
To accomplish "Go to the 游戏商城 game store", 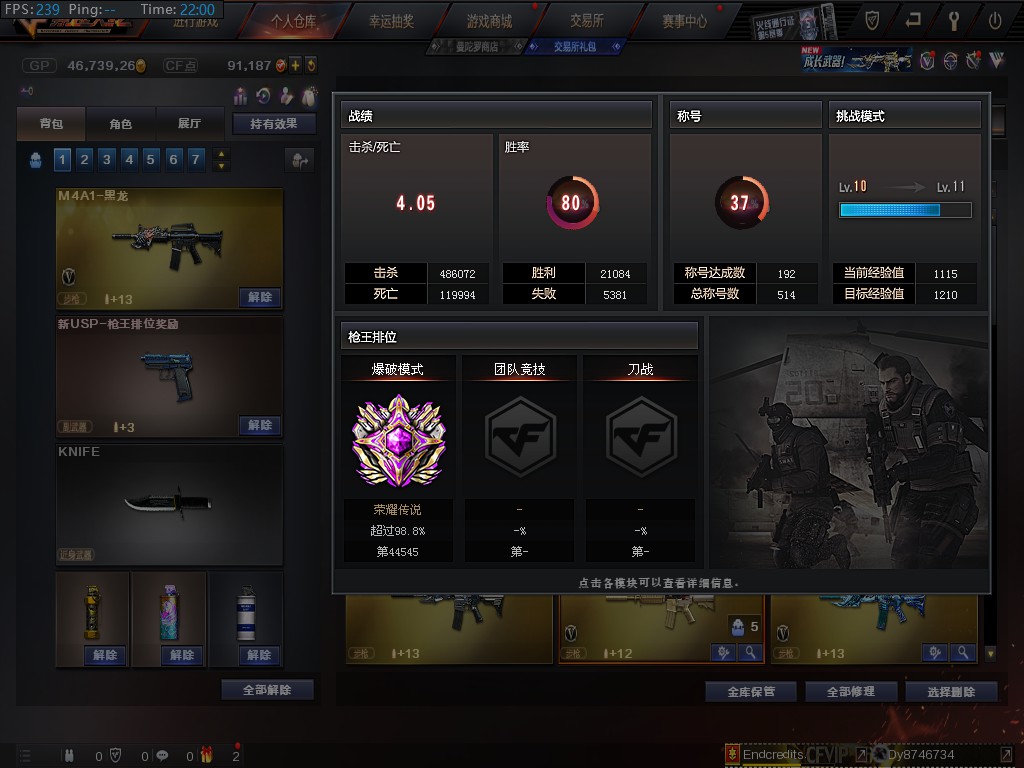I will point(488,20).
